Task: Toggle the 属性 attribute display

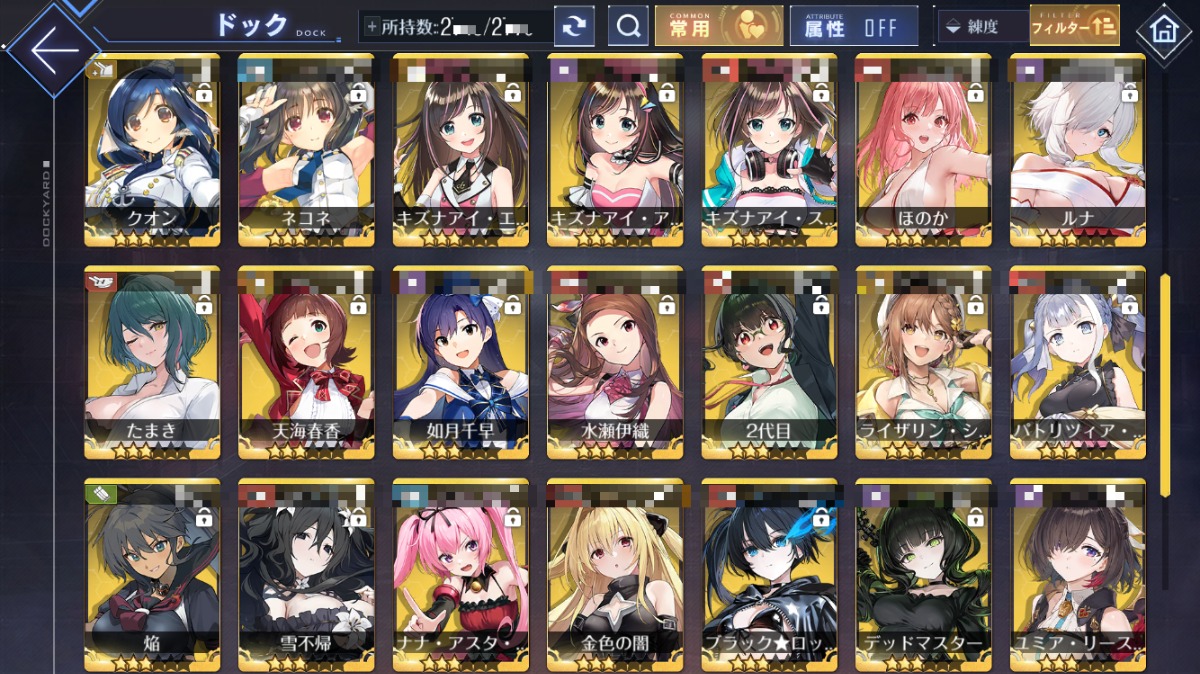Action: [x=853, y=27]
